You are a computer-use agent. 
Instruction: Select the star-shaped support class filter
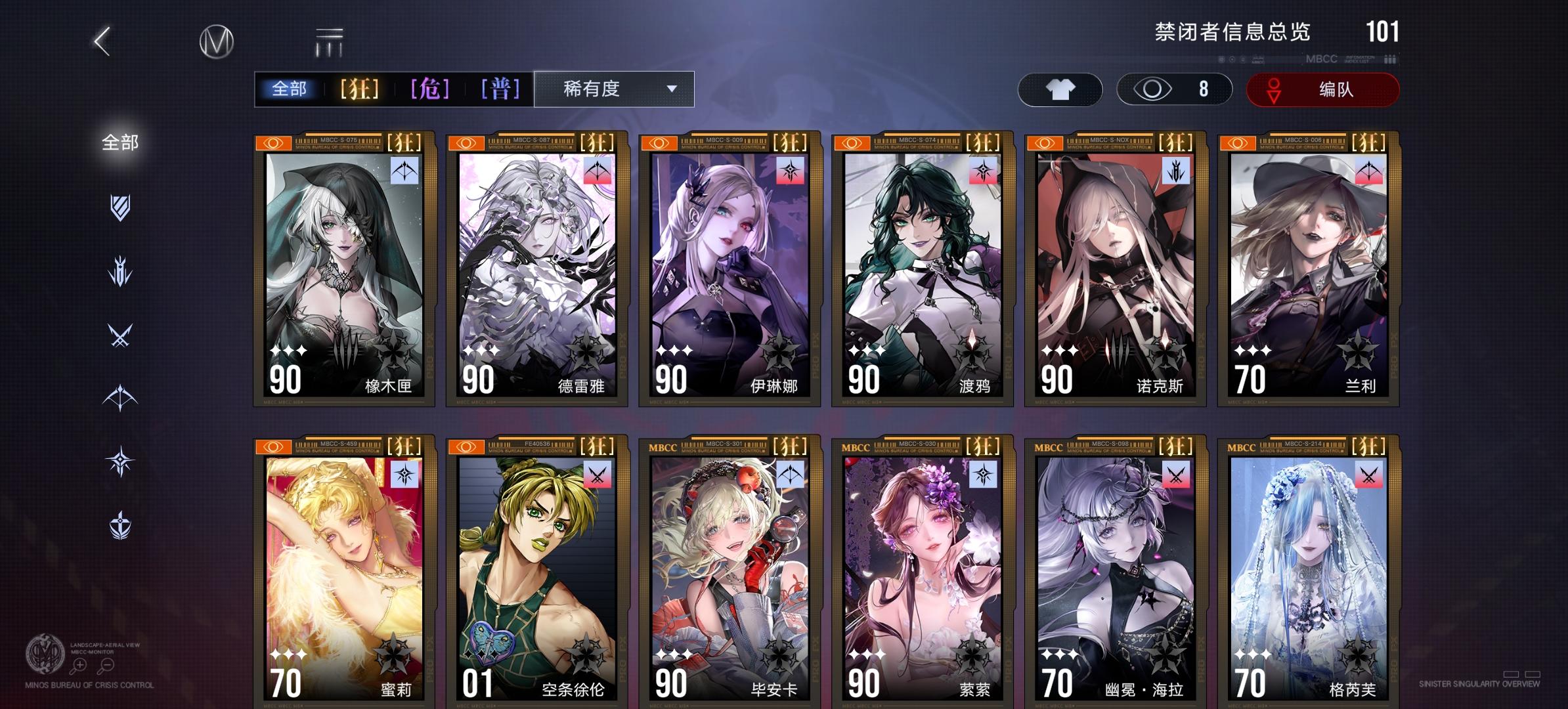tap(120, 460)
